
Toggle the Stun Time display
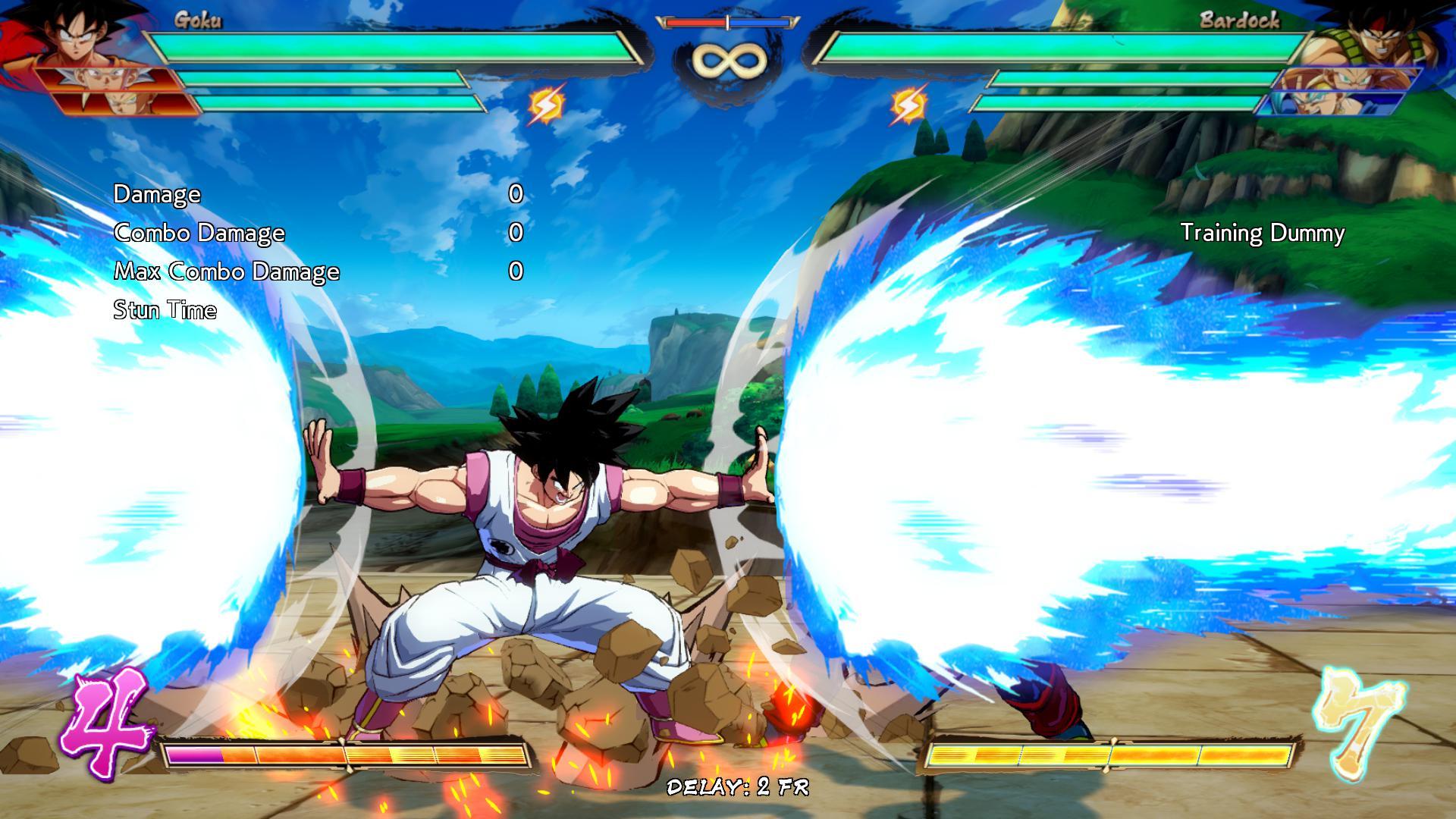(164, 310)
